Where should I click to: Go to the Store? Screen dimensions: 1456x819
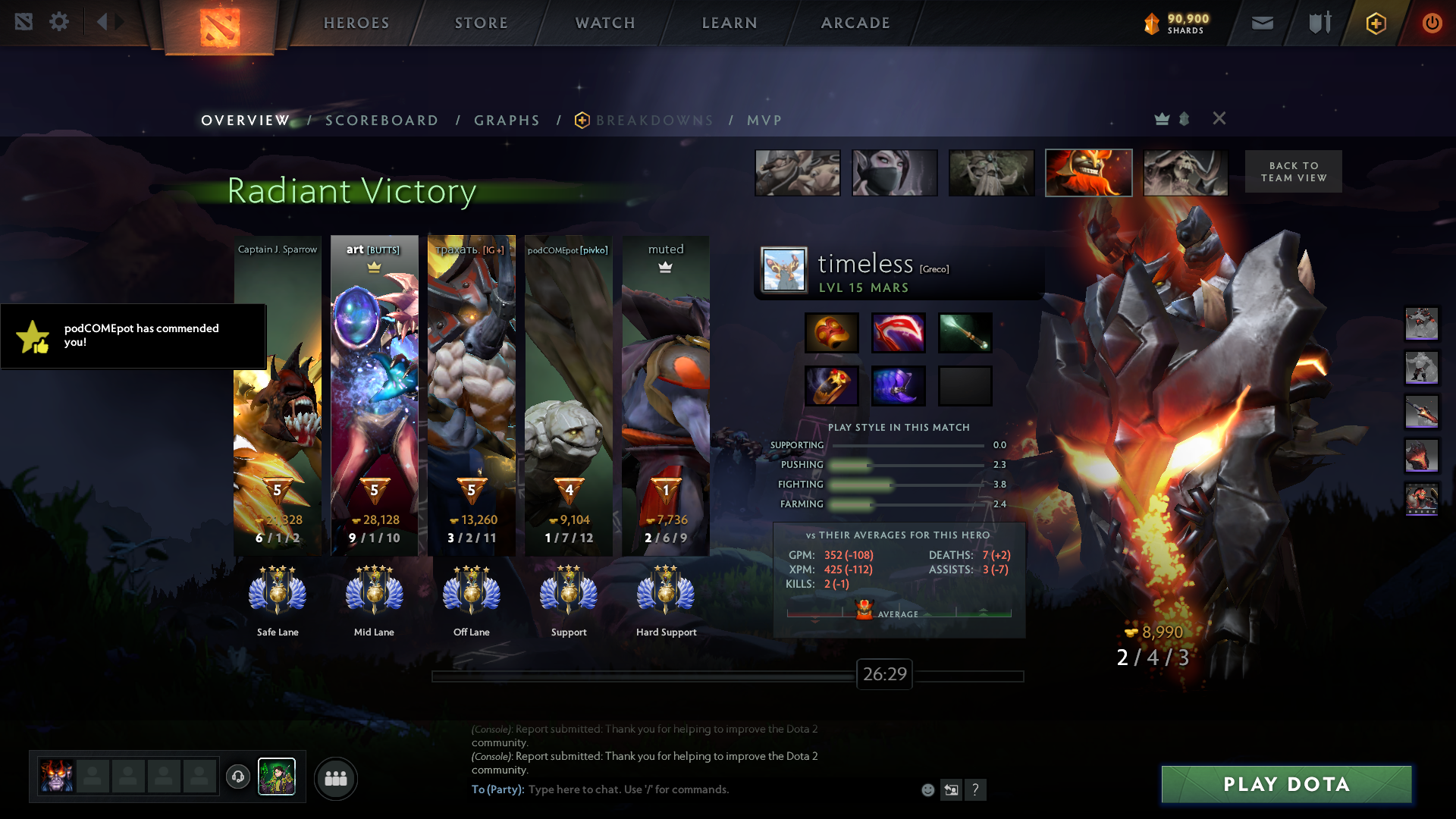482,23
